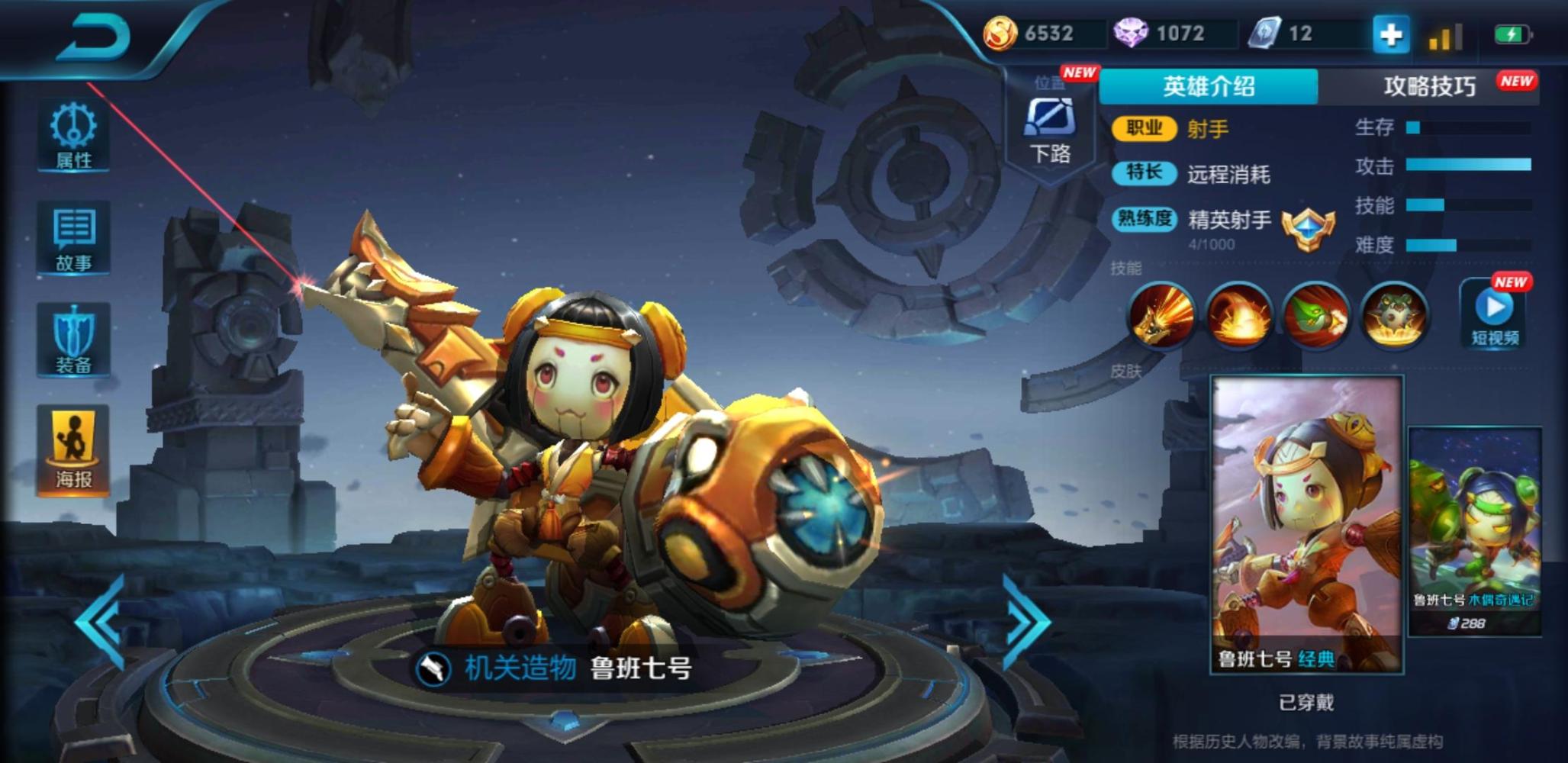Screen dimensions: 1568x763
Task: Select the 鲁班七号 经典 skin thumbnail
Action: click(x=1306, y=525)
